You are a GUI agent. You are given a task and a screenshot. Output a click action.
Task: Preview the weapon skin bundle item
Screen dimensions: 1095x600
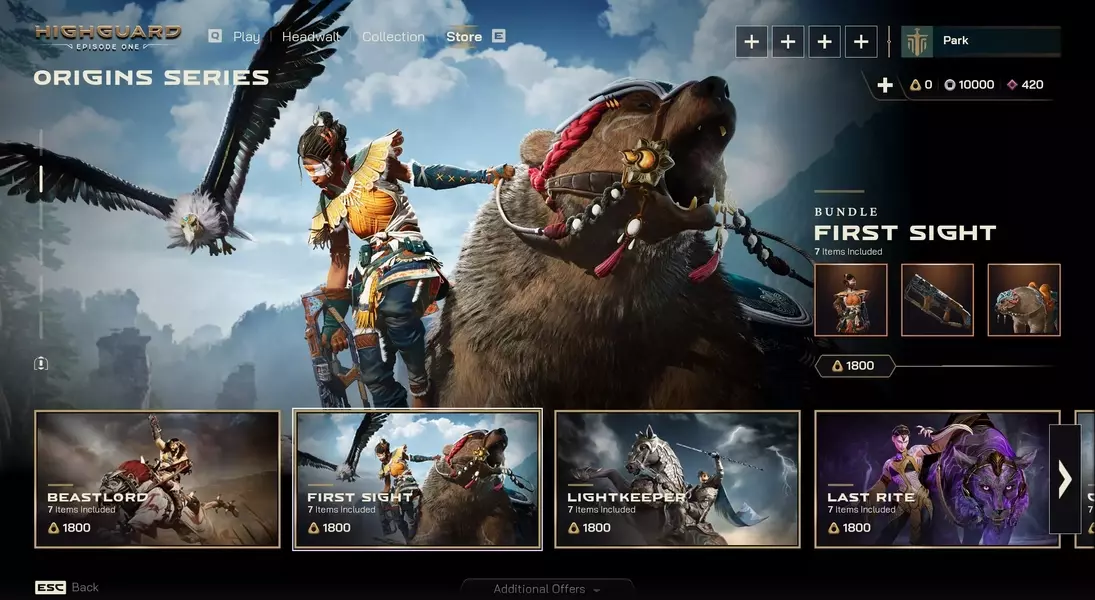click(937, 300)
